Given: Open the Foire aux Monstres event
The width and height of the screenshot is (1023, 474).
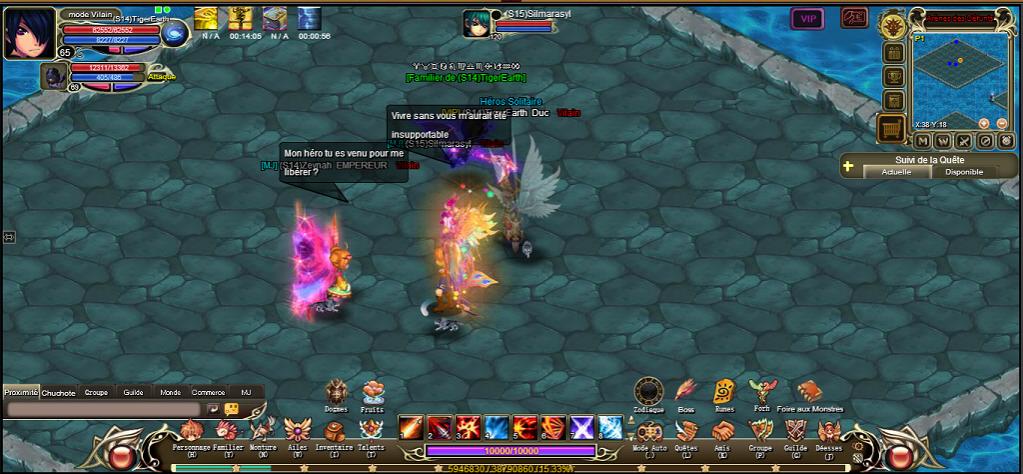Looking at the screenshot, I should click(x=808, y=391).
